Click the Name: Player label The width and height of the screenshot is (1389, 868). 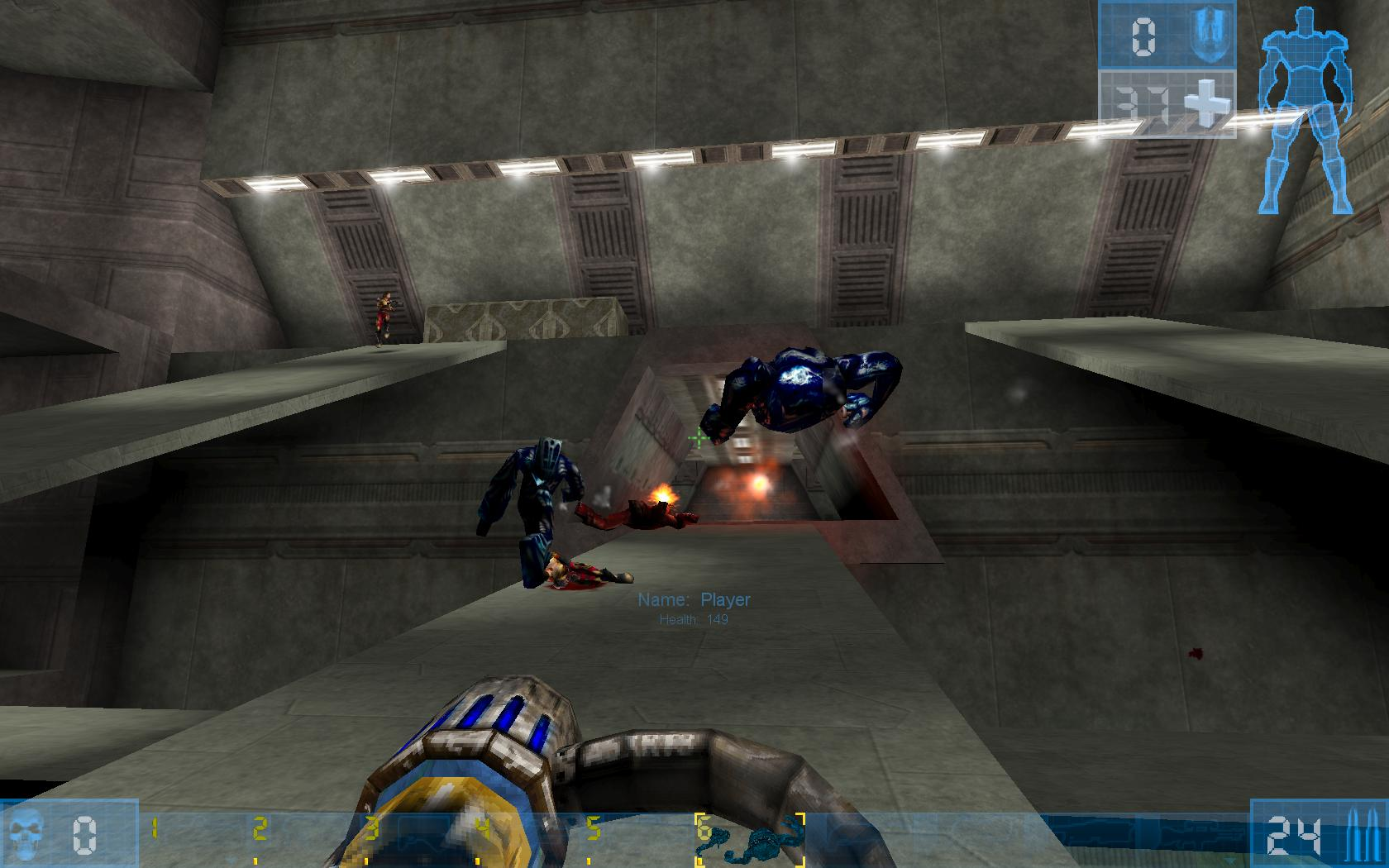coord(694,599)
